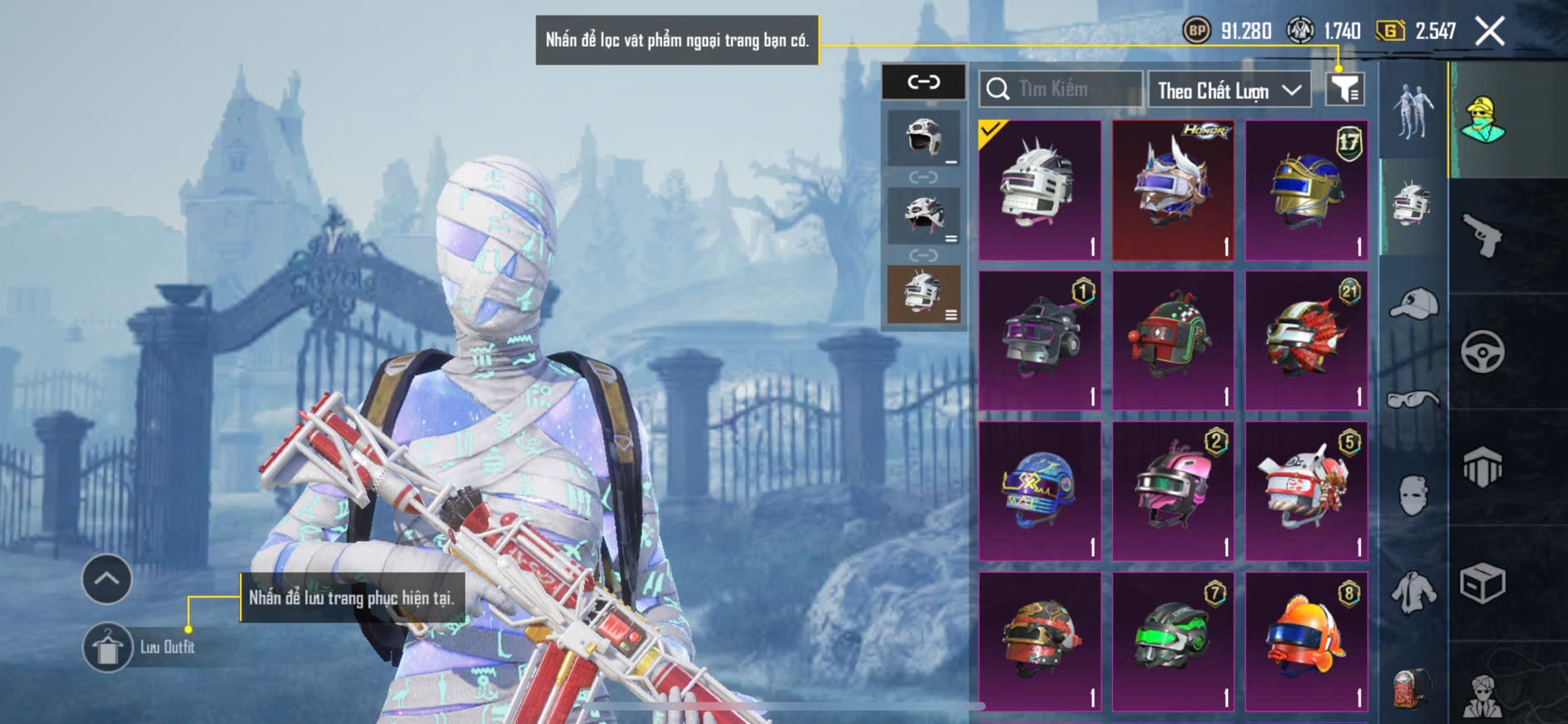Switch to the cap headwear category
Screen dimensions: 1568x724
coord(1413,304)
